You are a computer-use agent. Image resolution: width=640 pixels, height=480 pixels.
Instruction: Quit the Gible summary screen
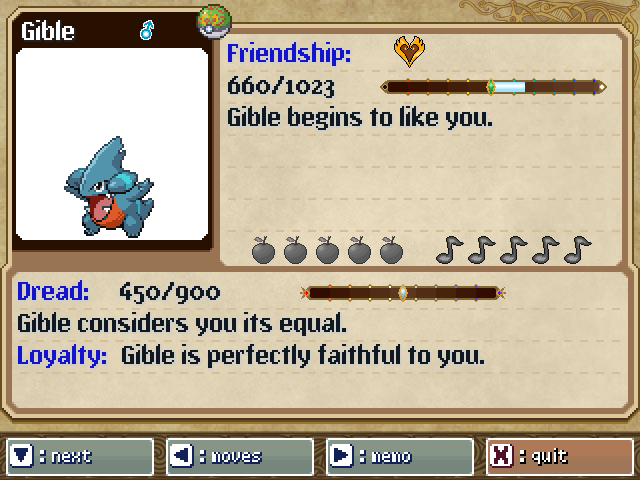559,456
